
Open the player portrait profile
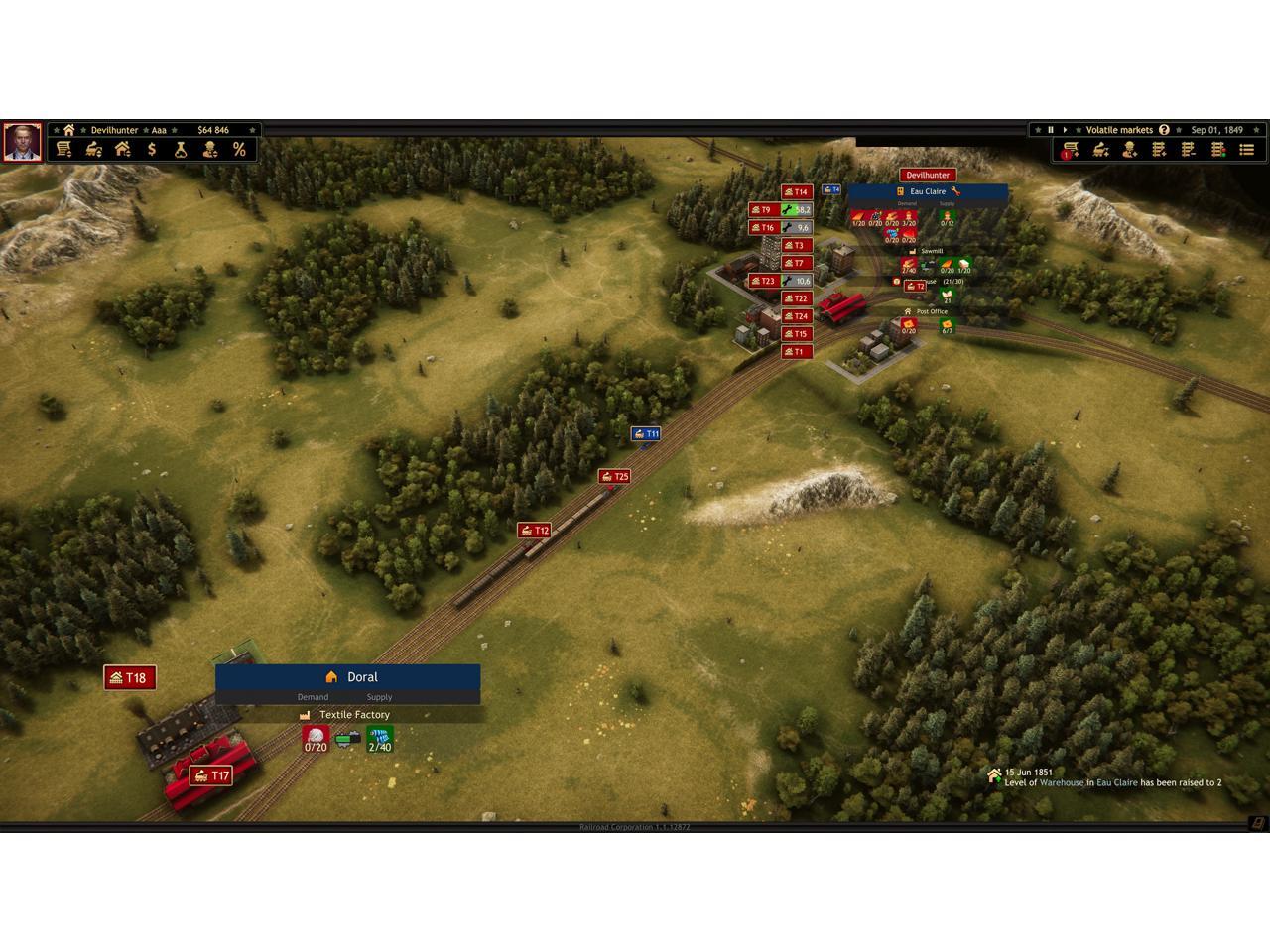(x=22, y=142)
